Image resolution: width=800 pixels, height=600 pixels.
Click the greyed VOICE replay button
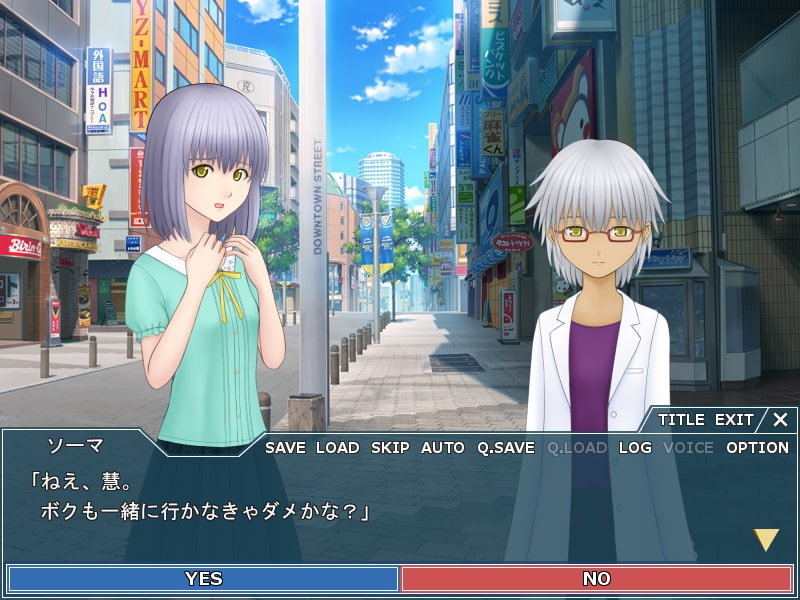[x=689, y=448]
